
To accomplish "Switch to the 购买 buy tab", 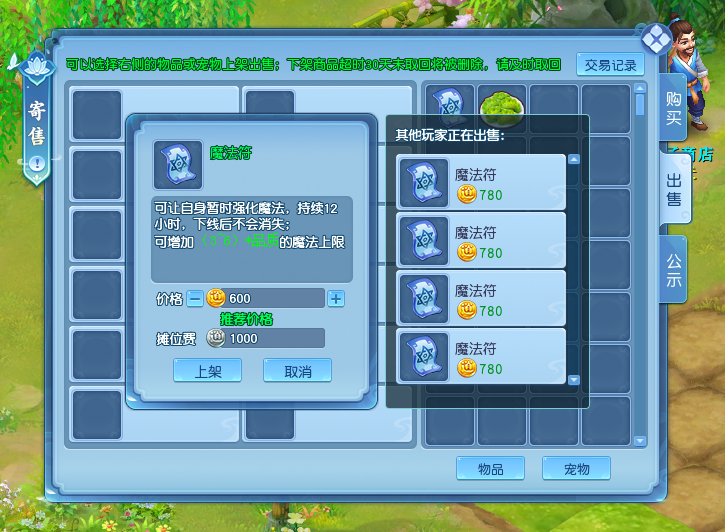I will point(674,107).
